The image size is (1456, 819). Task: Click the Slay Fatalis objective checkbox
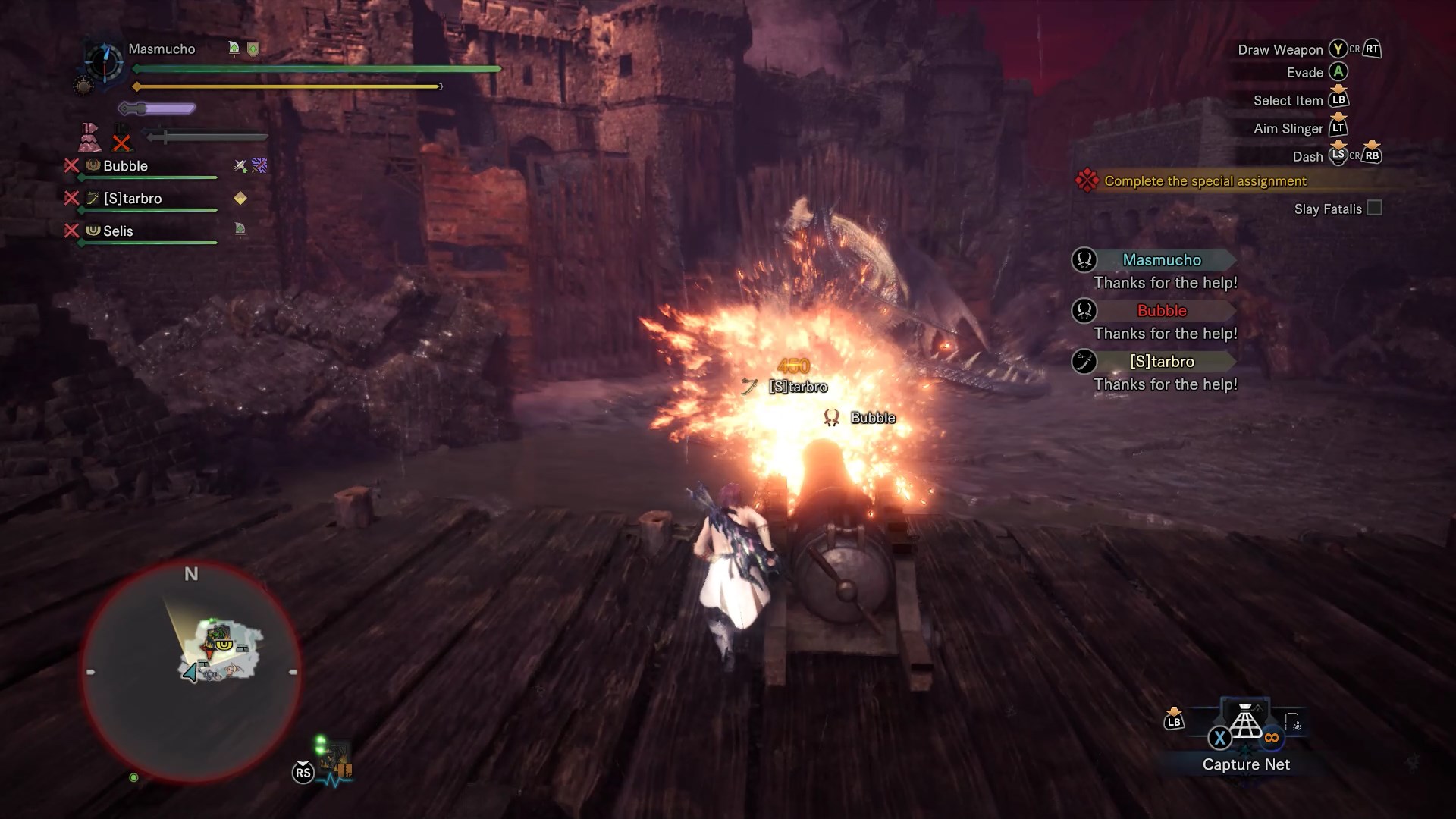pyautogui.click(x=1374, y=209)
